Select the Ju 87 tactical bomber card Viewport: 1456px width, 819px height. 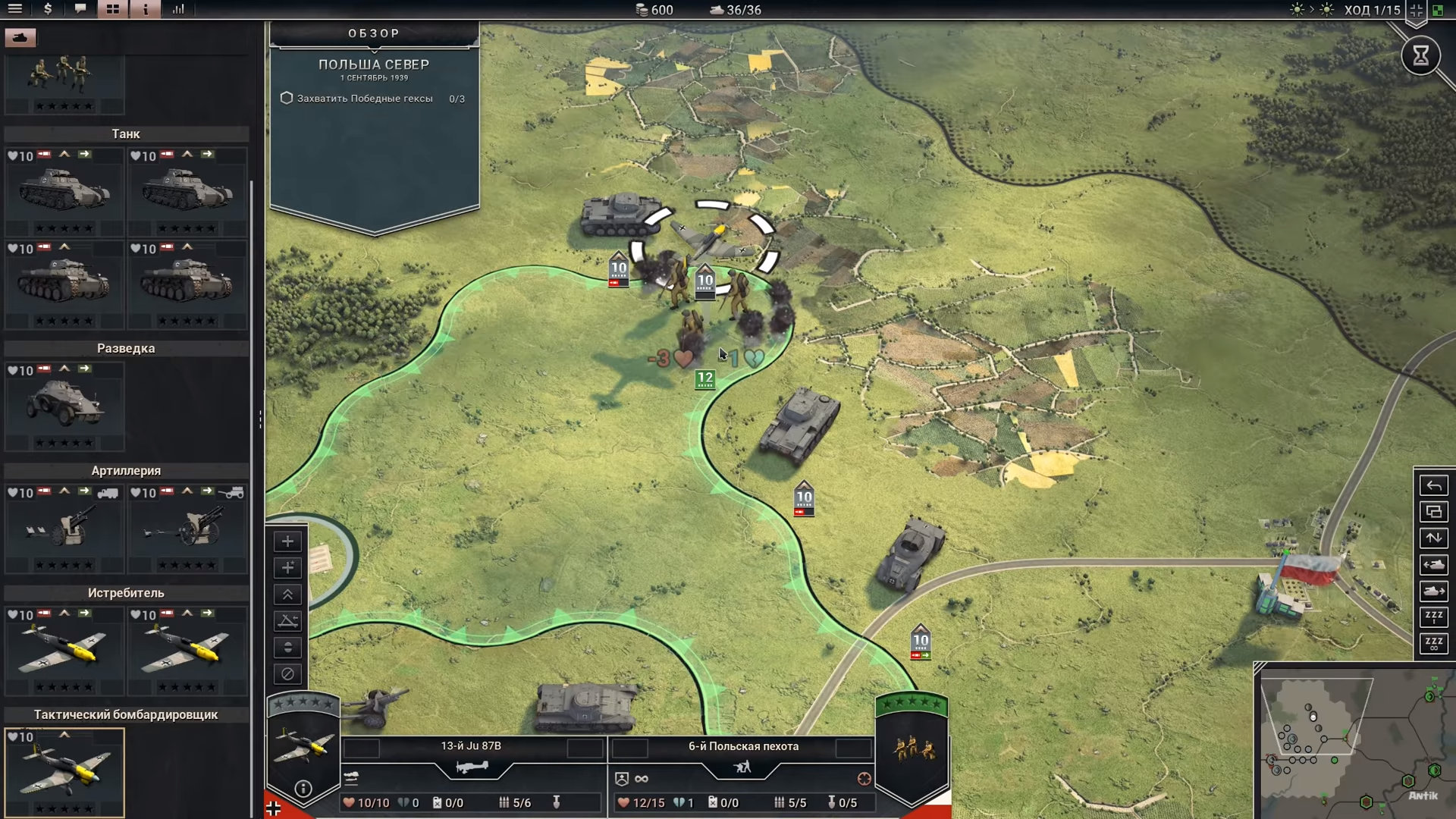click(64, 772)
